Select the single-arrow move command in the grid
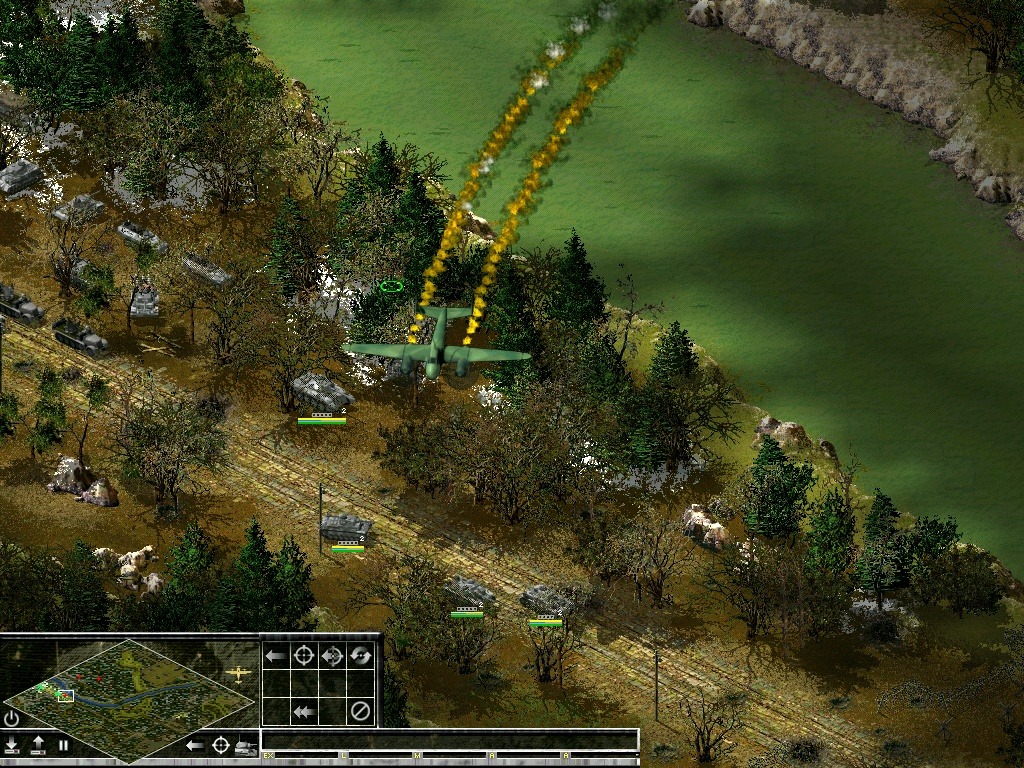Image resolution: width=1024 pixels, height=768 pixels. [x=276, y=656]
